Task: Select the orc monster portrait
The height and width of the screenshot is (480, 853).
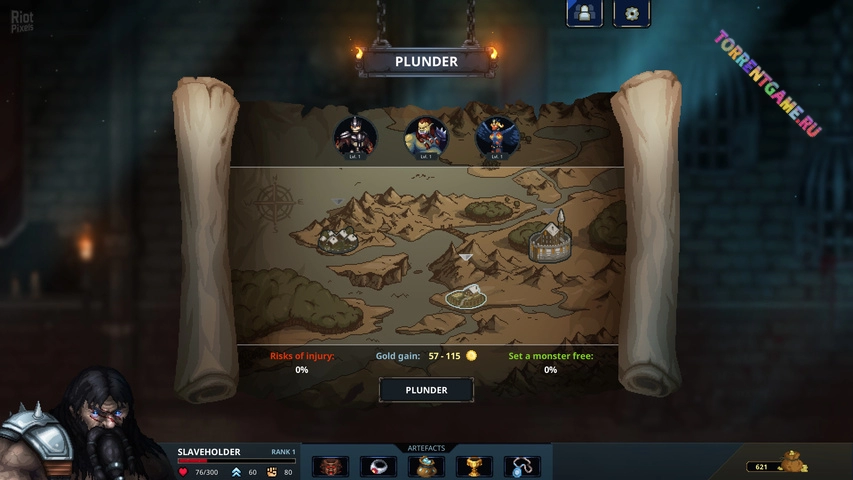Action: tap(426, 138)
